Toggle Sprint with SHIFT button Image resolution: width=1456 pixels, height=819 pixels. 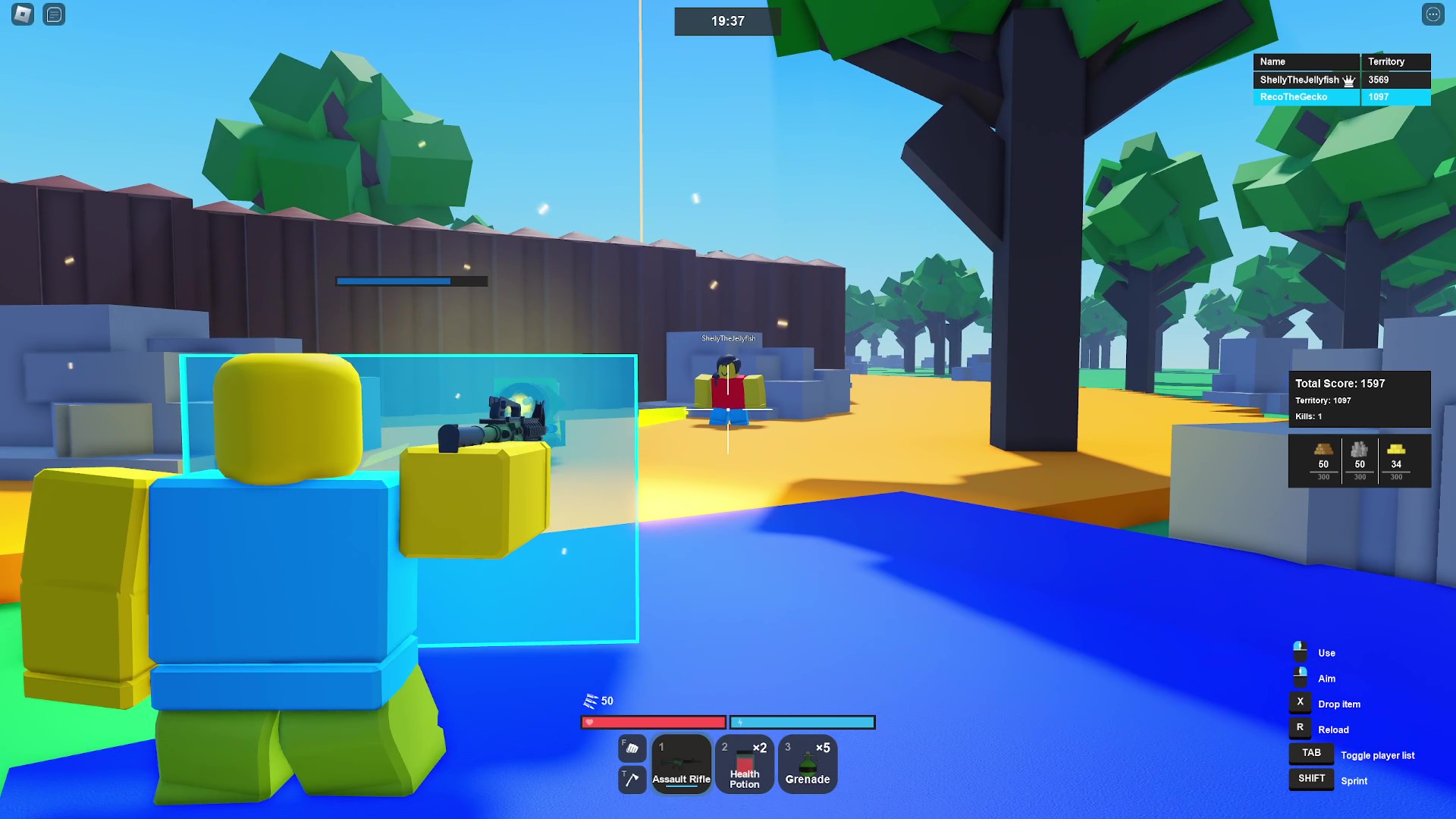click(x=1310, y=779)
